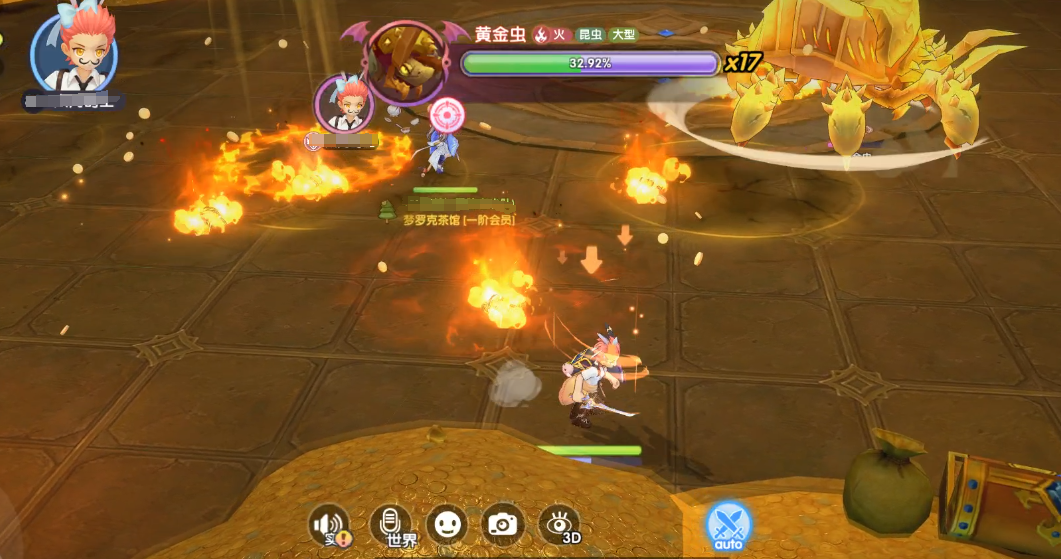Click the boss target's player portrait

[344, 104]
